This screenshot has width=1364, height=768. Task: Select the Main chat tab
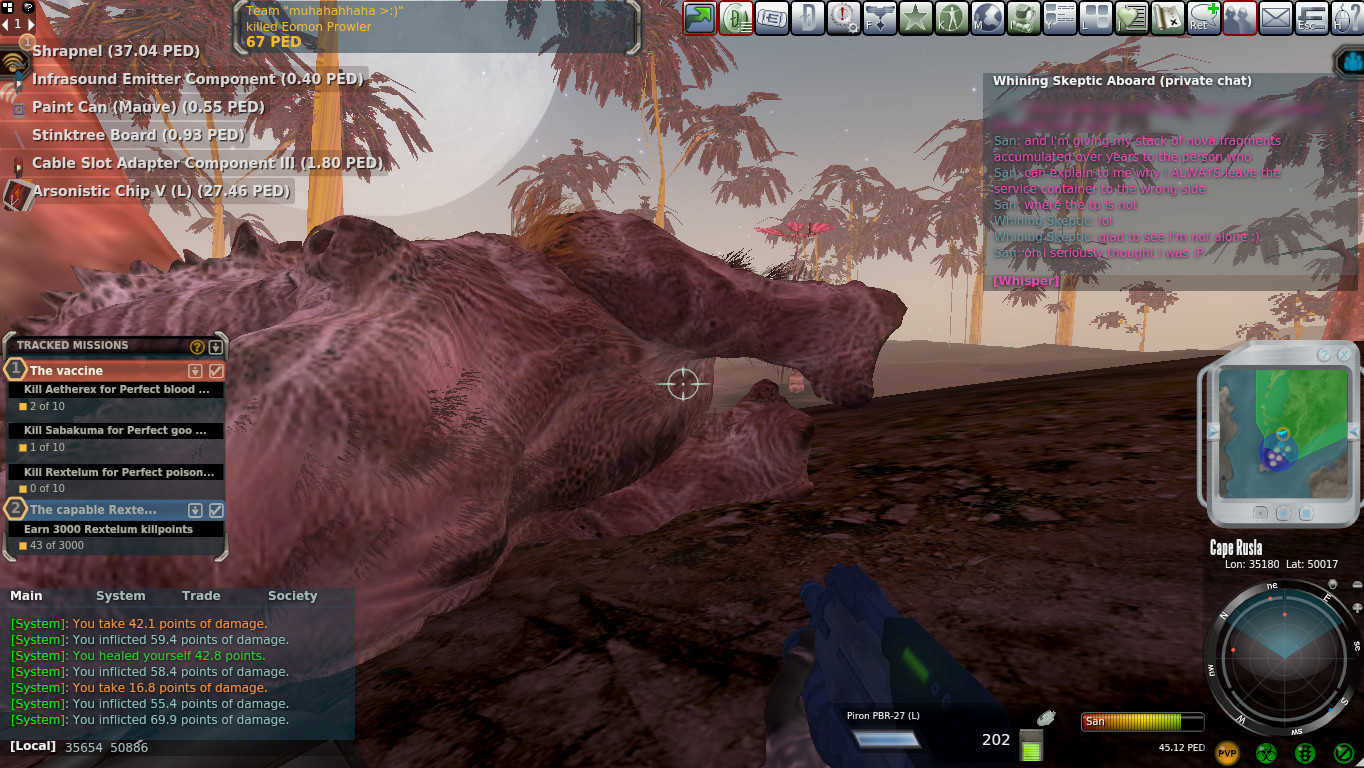pos(26,596)
